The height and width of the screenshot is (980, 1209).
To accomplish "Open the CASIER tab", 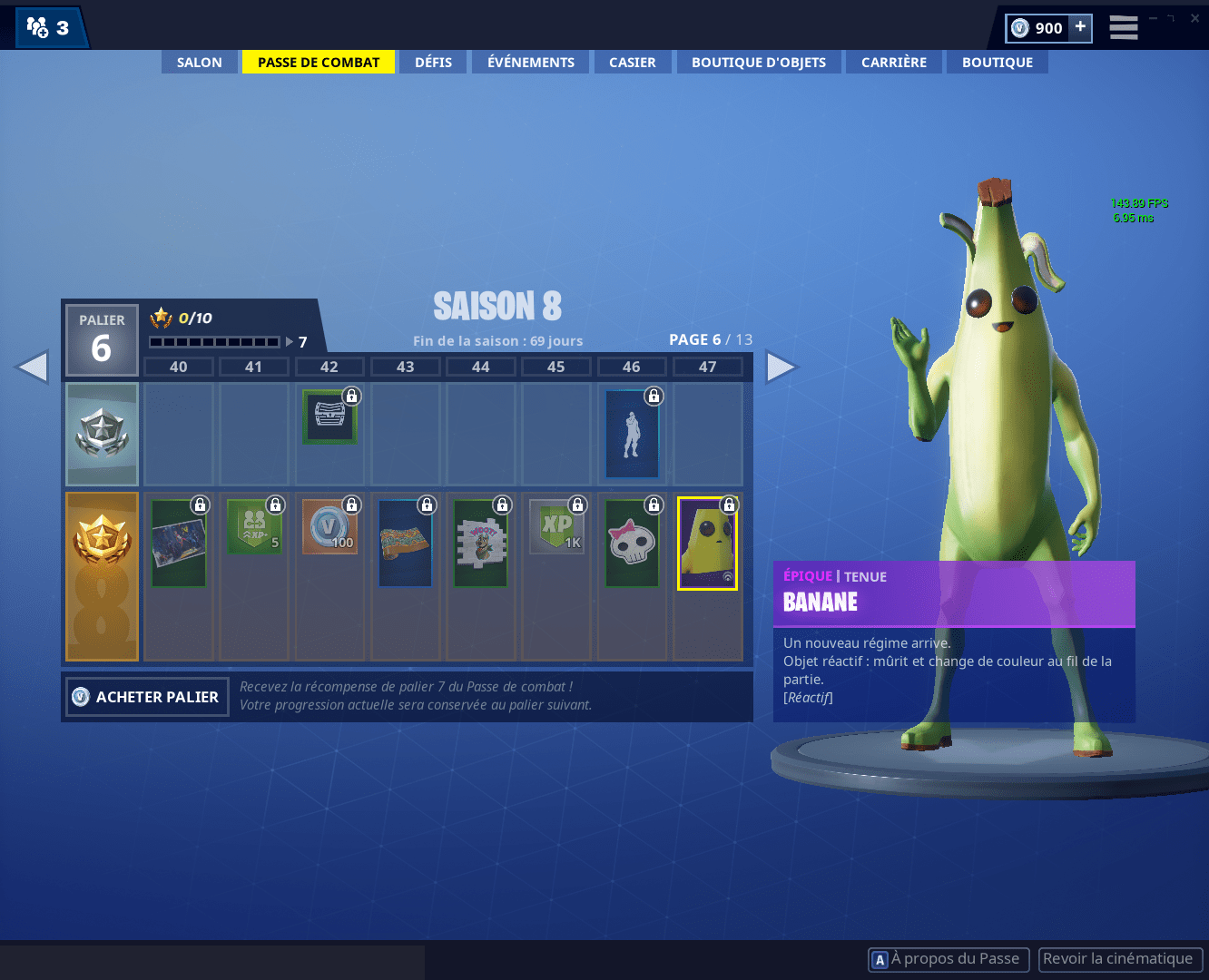I will click(x=632, y=62).
